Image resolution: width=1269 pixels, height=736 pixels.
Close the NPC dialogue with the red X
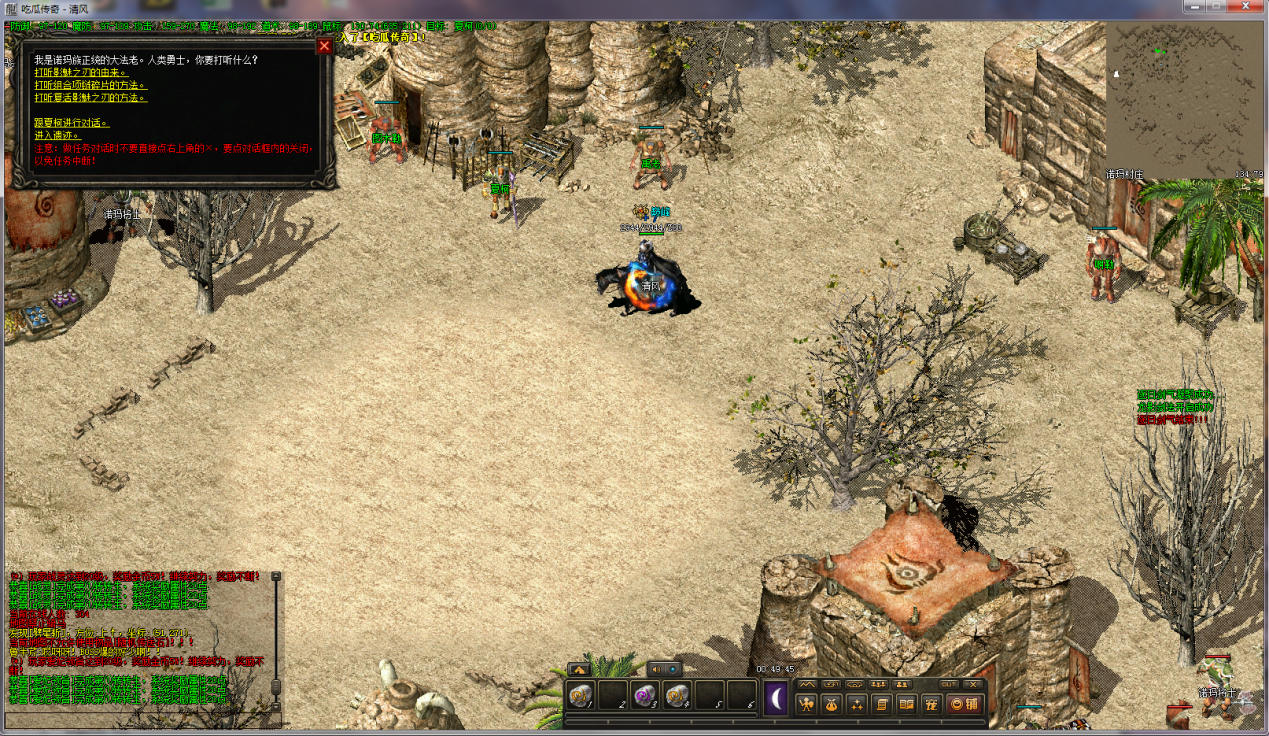pyautogui.click(x=324, y=46)
